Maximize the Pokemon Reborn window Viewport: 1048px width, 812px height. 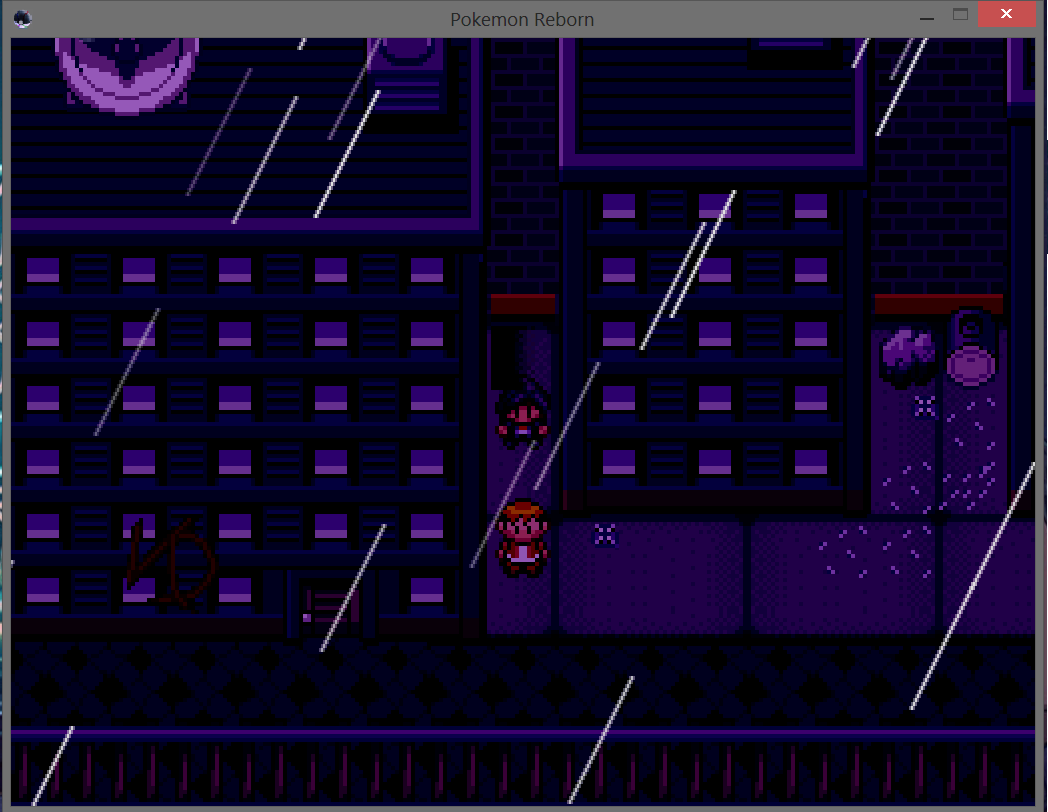(x=961, y=15)
